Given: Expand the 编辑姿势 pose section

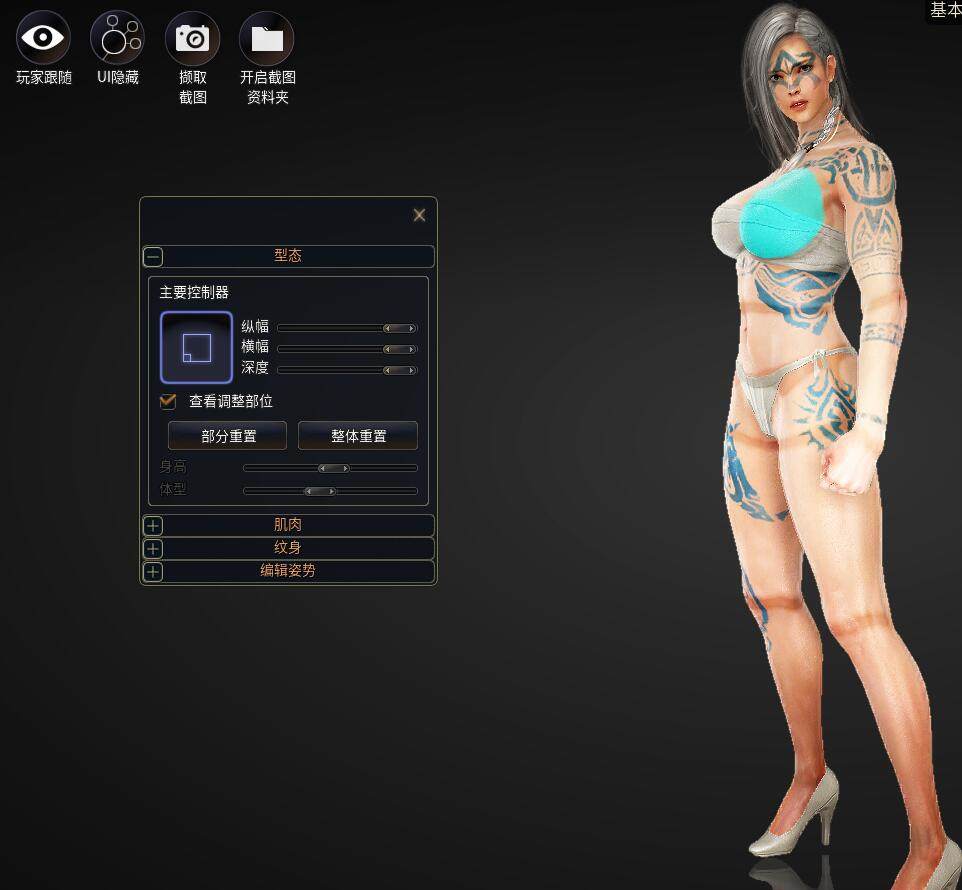Looking at the screenshot, I should [x=153, y=571].
